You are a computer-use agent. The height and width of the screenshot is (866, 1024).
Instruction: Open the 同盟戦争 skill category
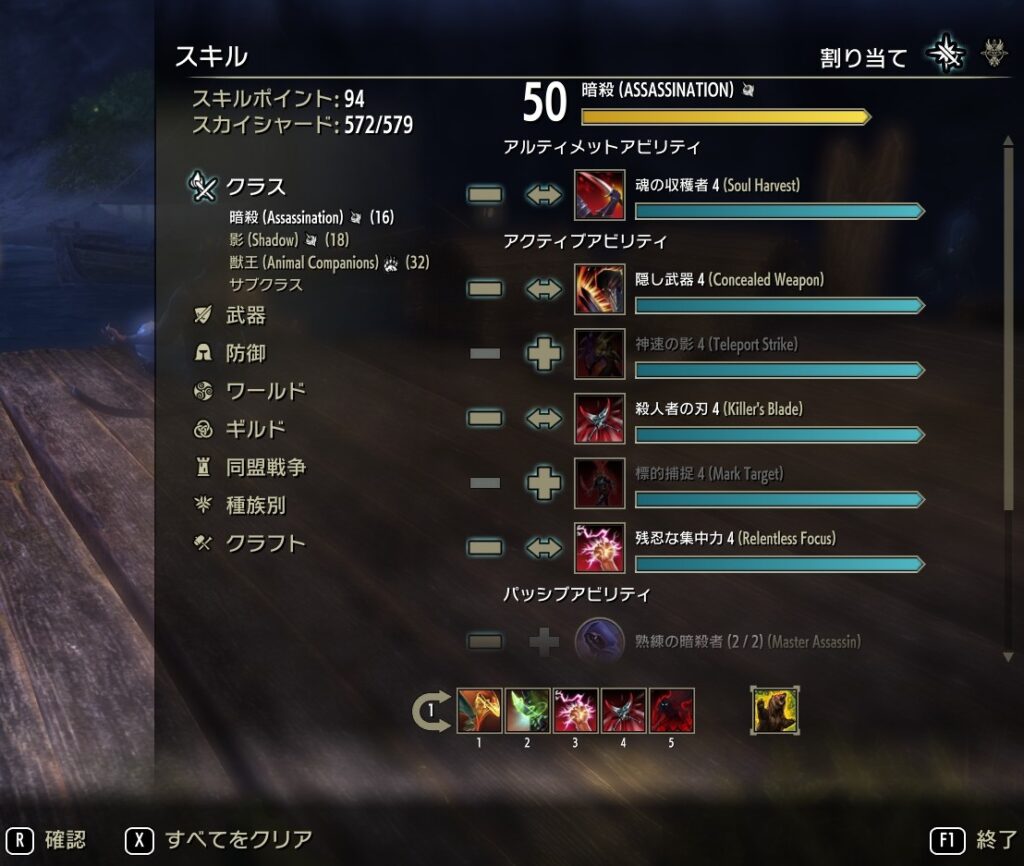265,468
